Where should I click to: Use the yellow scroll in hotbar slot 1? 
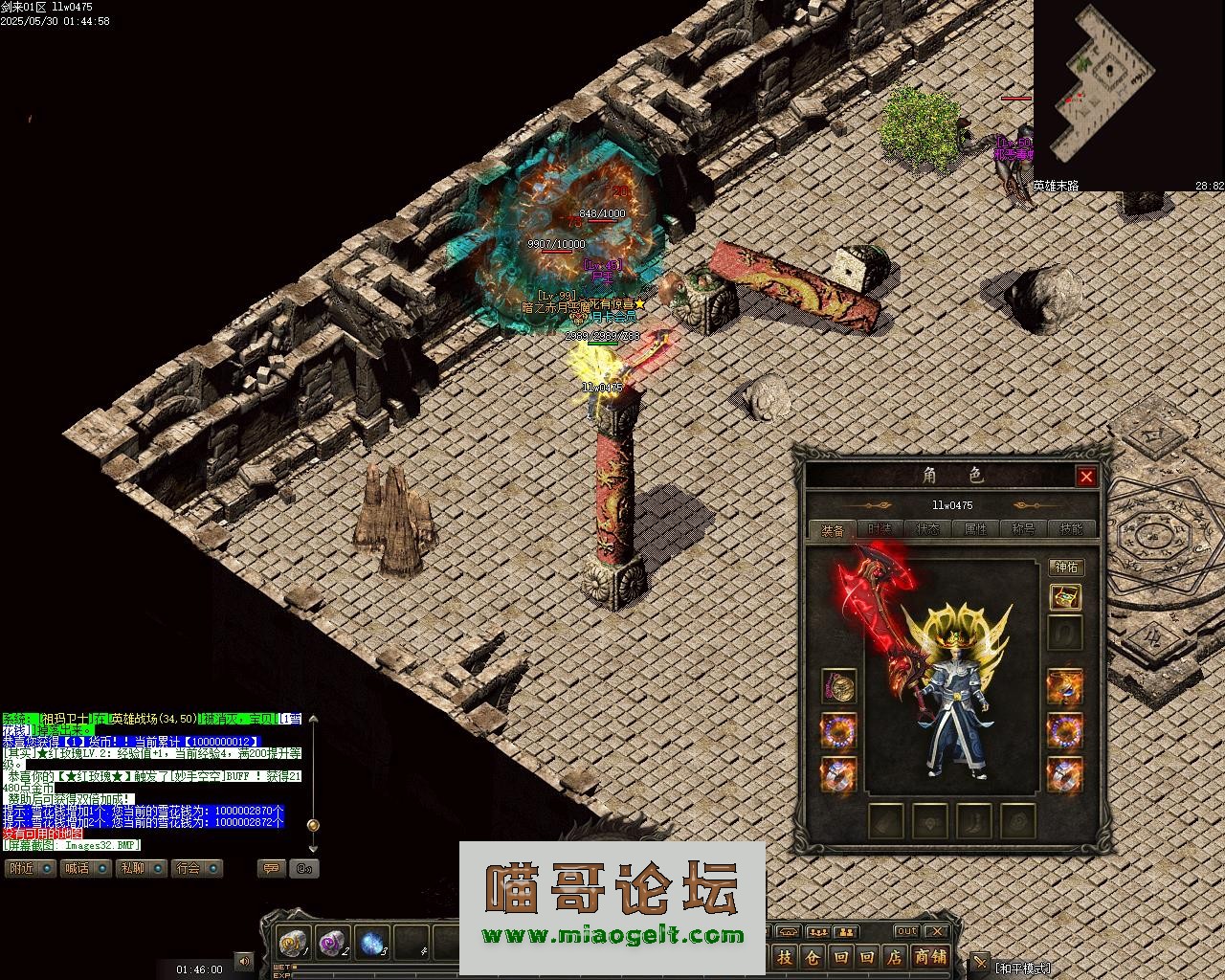coord(293,943)
